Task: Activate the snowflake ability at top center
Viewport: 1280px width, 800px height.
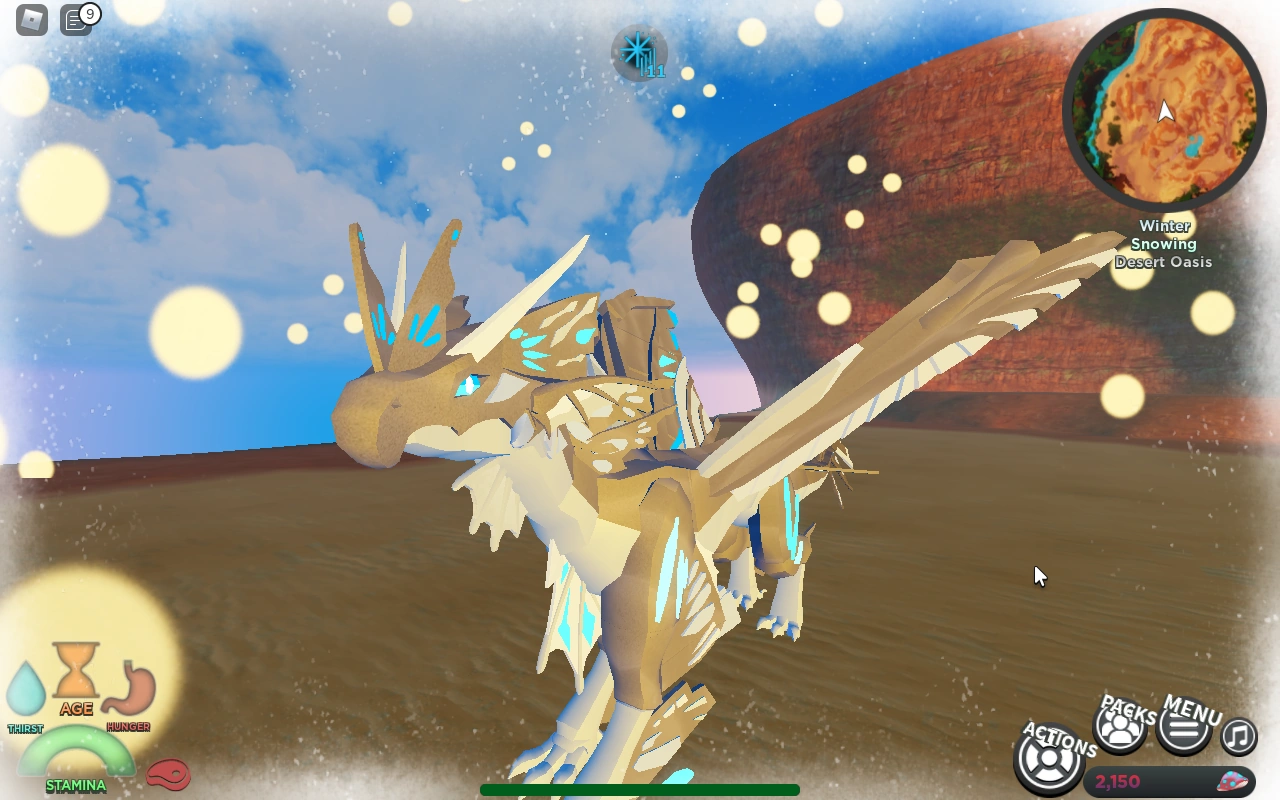Action: [x=640, y=55]
